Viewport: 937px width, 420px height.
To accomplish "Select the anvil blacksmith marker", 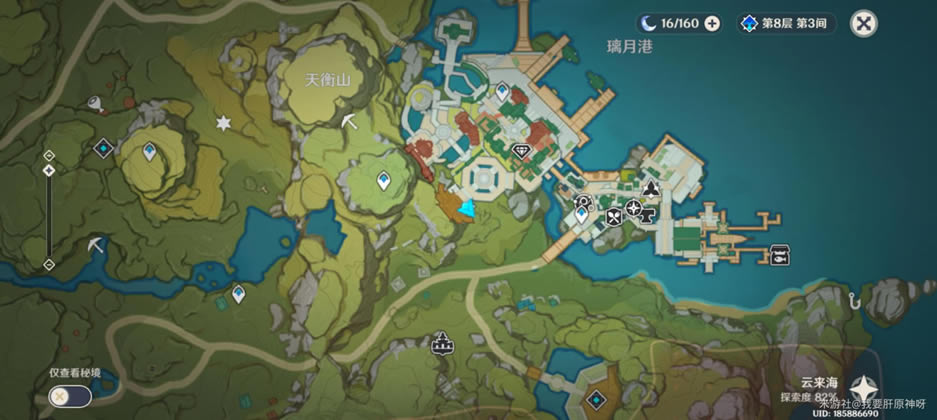I will [x=649, y=212].
